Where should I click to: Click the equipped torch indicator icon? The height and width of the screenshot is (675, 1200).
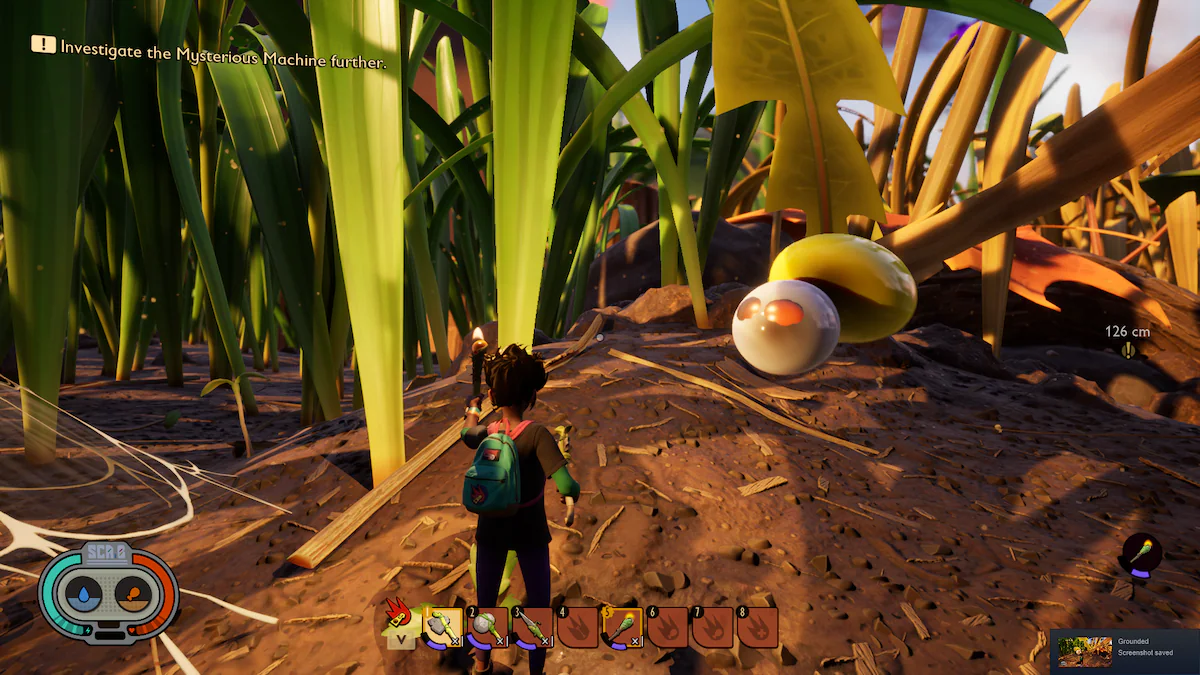(x=1141, y=553)
